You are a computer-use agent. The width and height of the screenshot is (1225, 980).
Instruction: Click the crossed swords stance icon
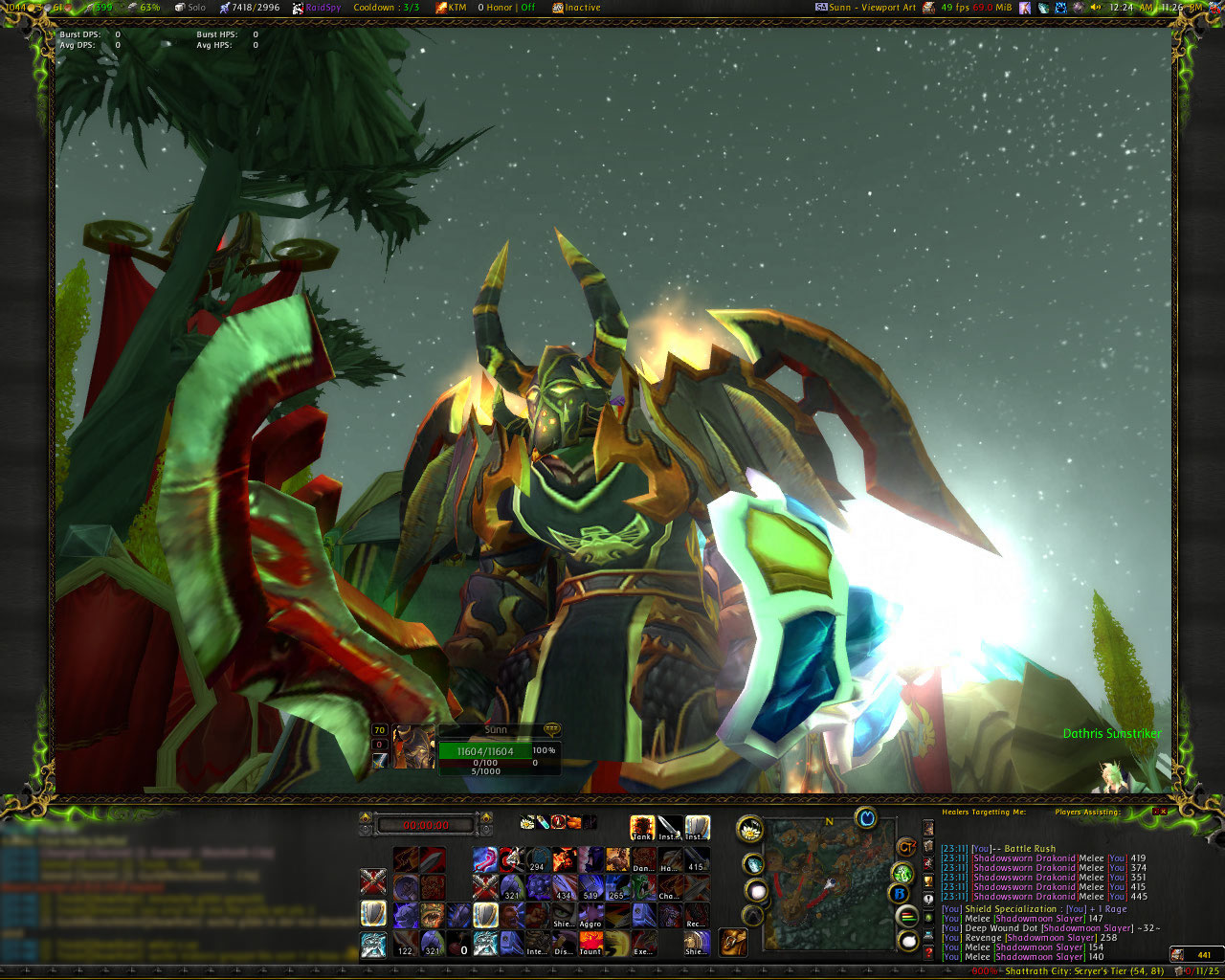click(x=373, y=880)
